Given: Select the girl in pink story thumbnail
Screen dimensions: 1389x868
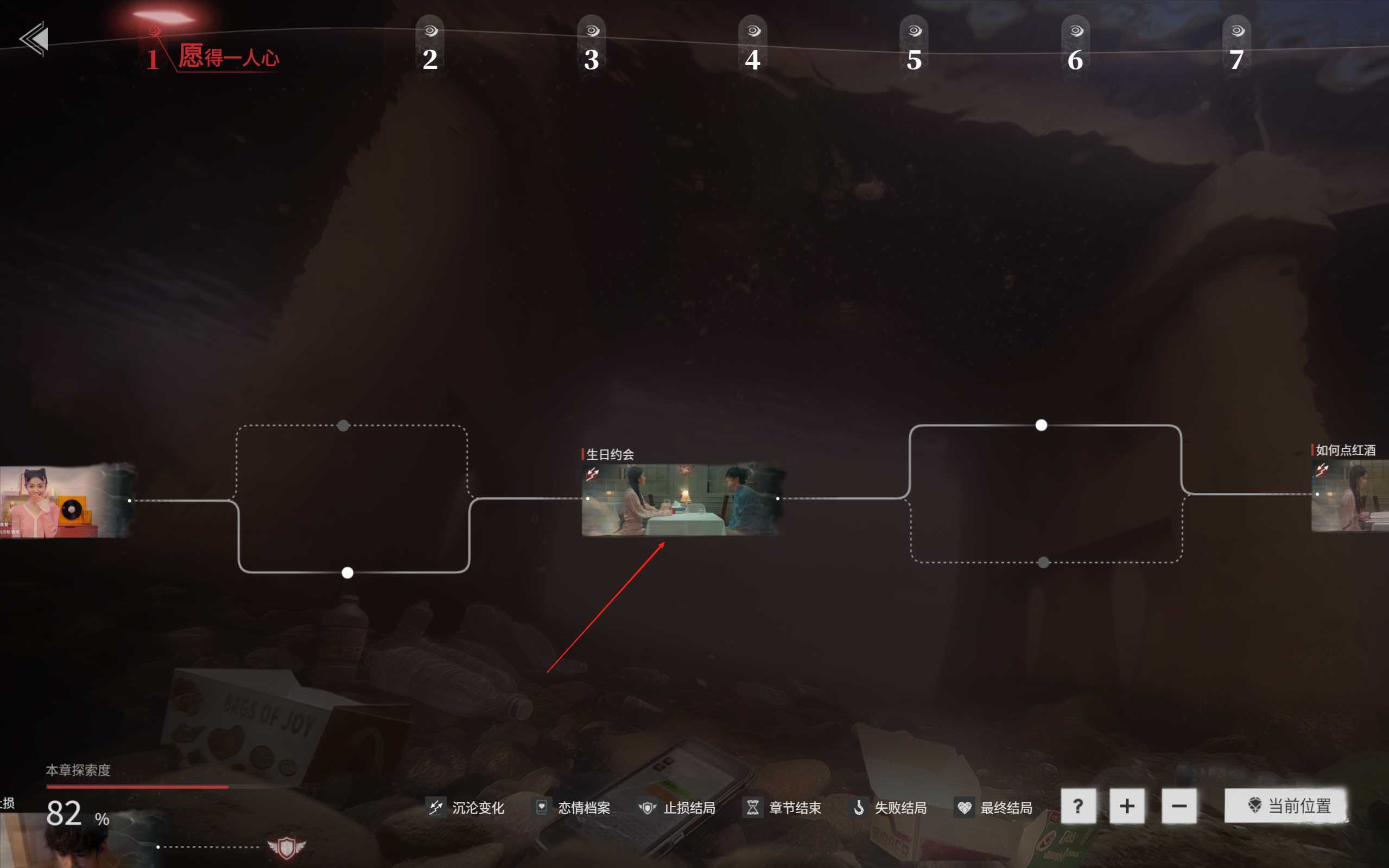Looking at the screenshot, I should click(x=63, y=501).
